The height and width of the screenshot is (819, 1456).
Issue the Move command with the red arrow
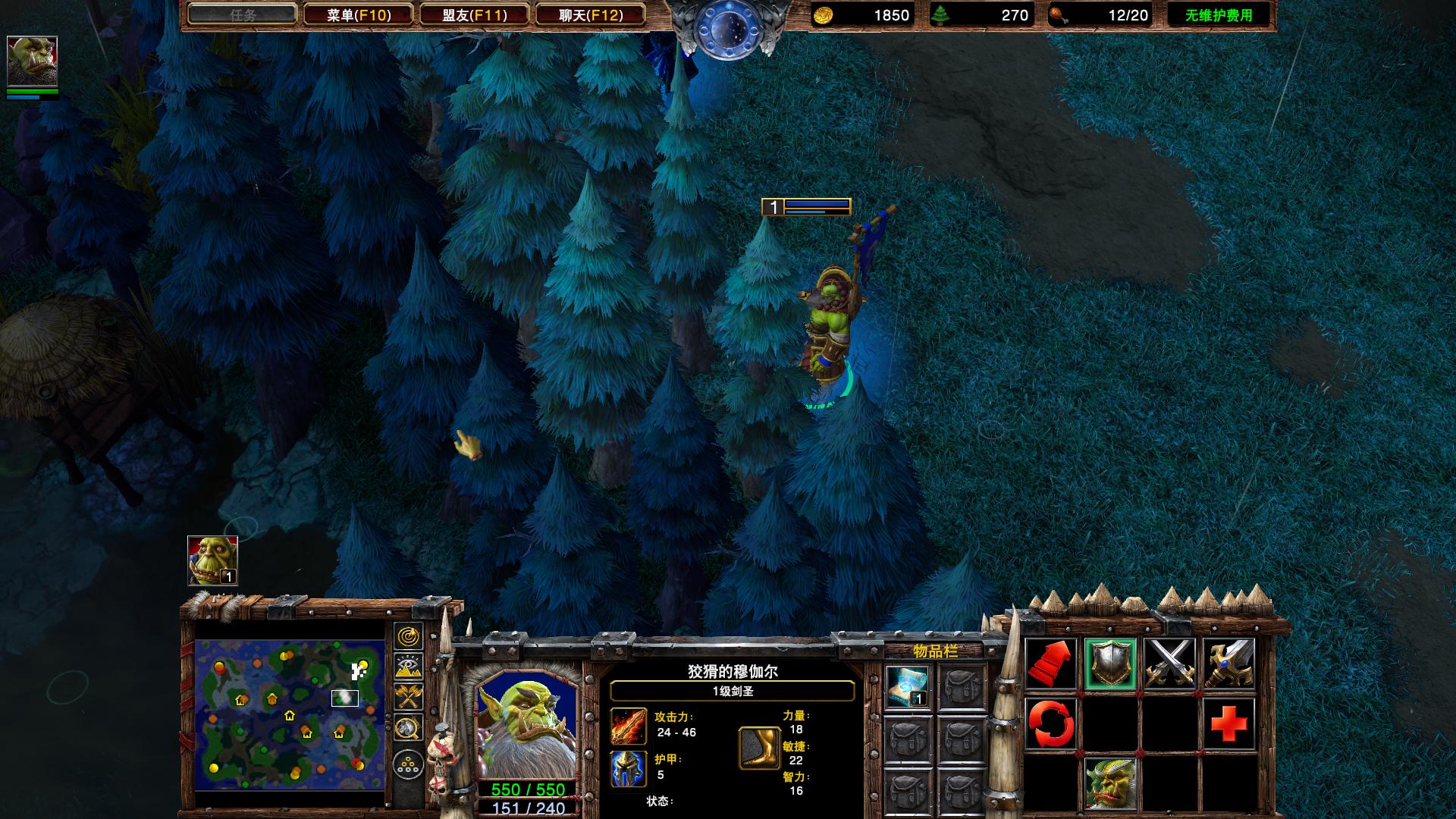coord(1051,664)
